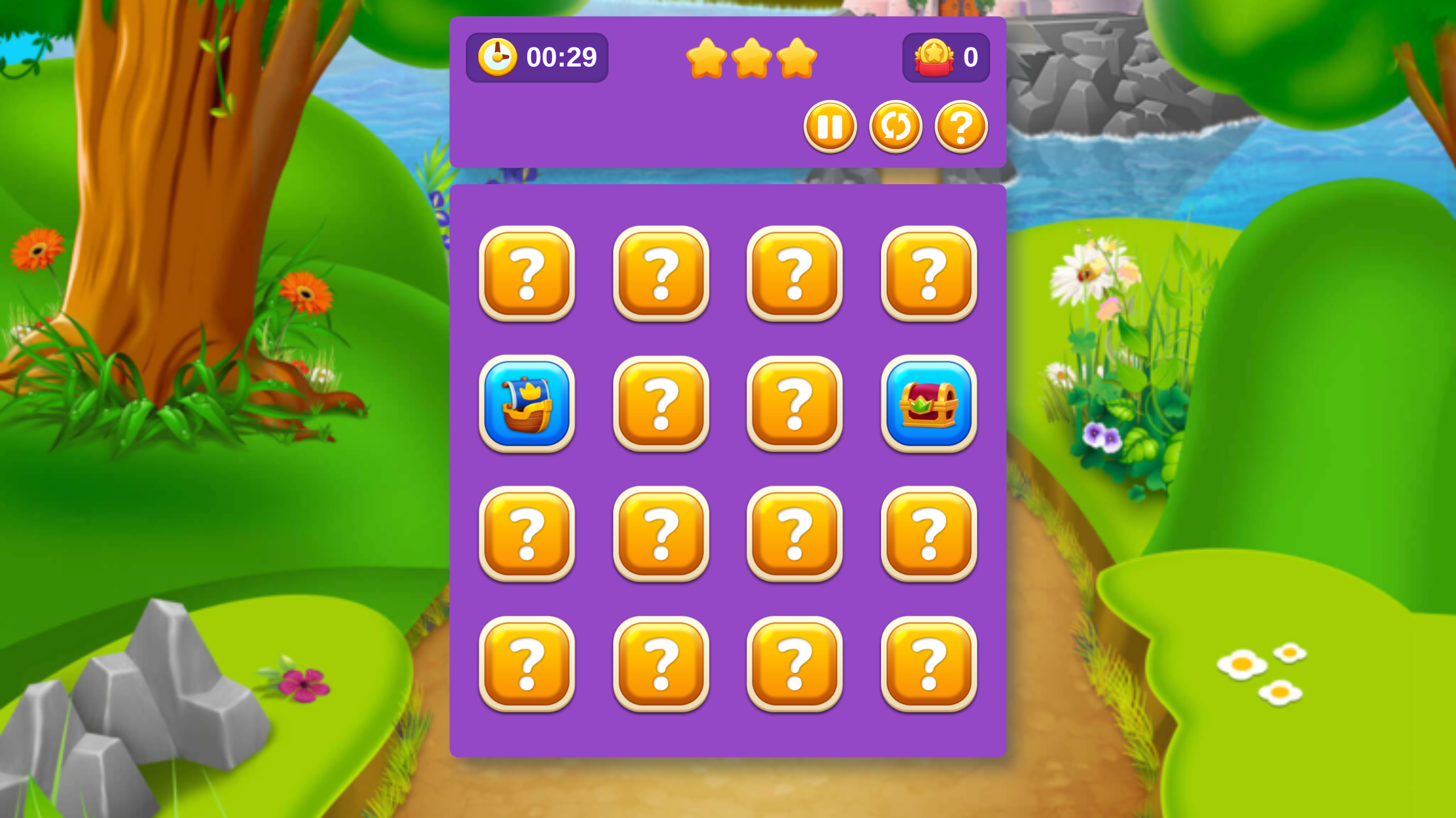Screen dimensions: 1456x818
Task: Click the score counter showing 0
Action: tap(971, 57)
